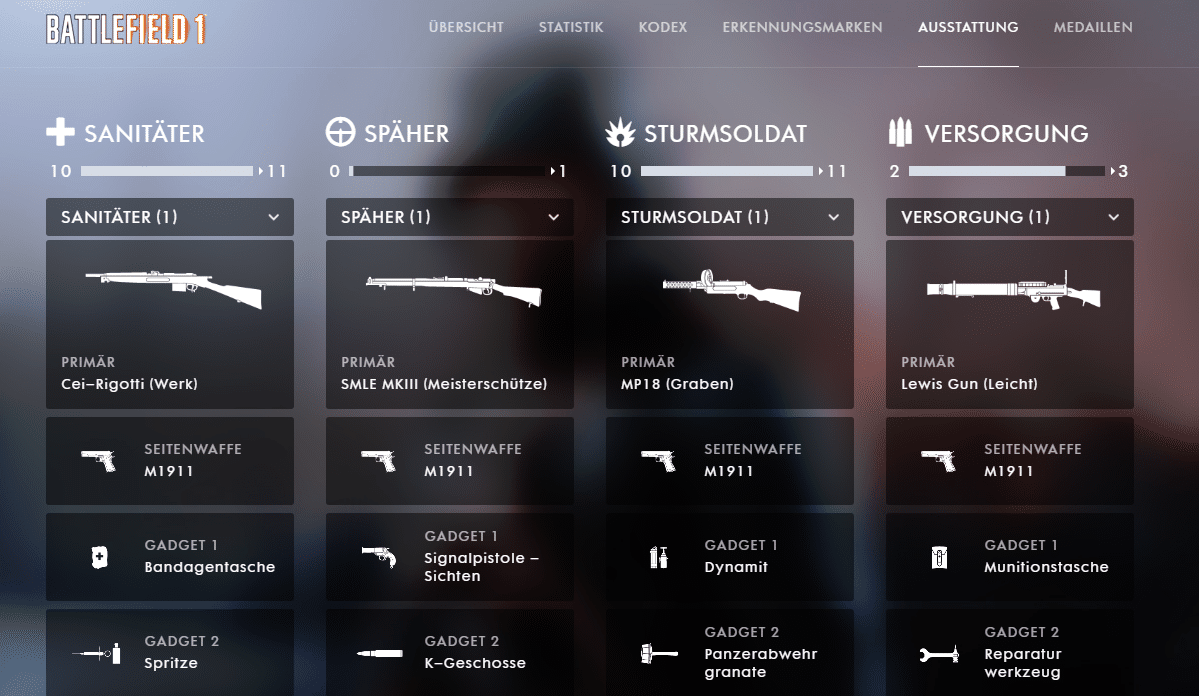Screen dimensions: 1199x696
Task: Select the Cei-Rigotti (Werk) primary weapon
Action: [x=170, y=324]
